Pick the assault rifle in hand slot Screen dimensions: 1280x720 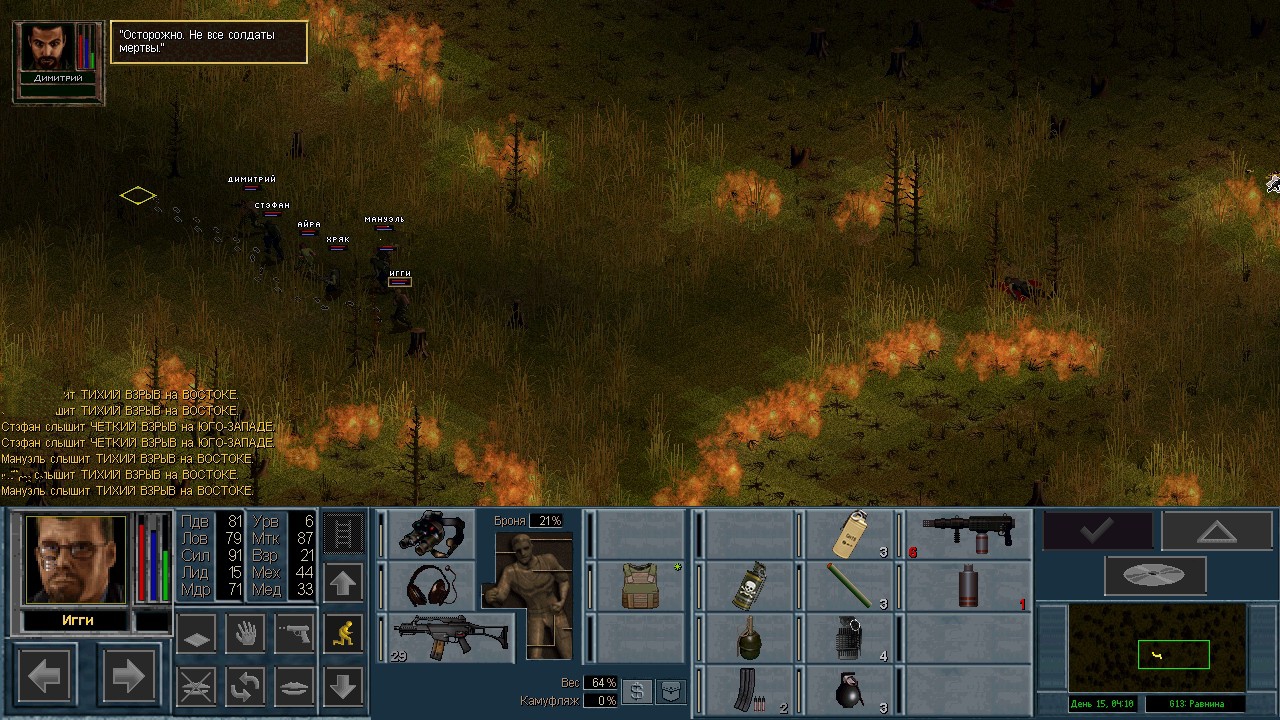(x=451, y=637)
